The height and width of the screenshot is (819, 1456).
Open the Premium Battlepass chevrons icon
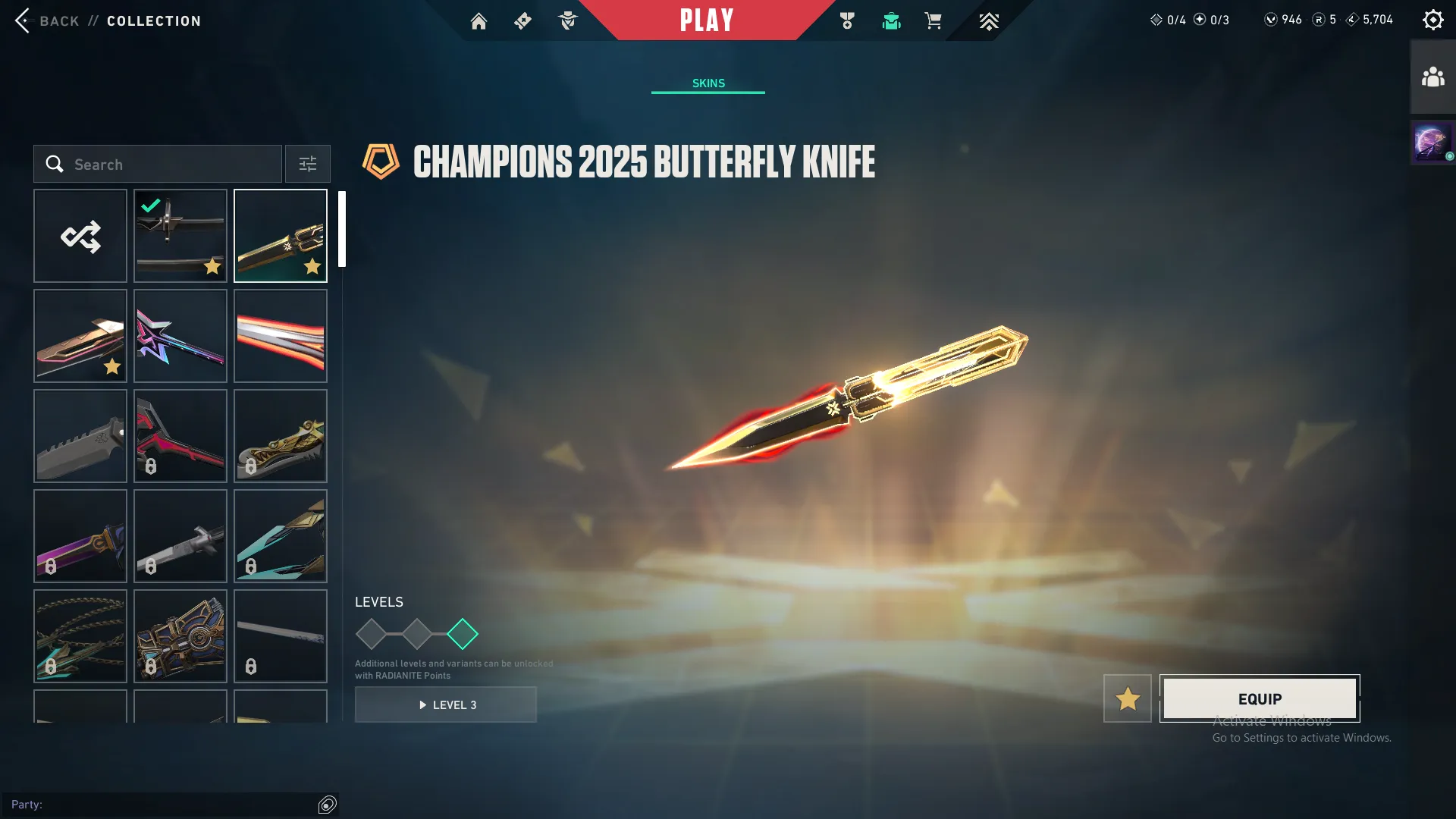tap(988, 20)
